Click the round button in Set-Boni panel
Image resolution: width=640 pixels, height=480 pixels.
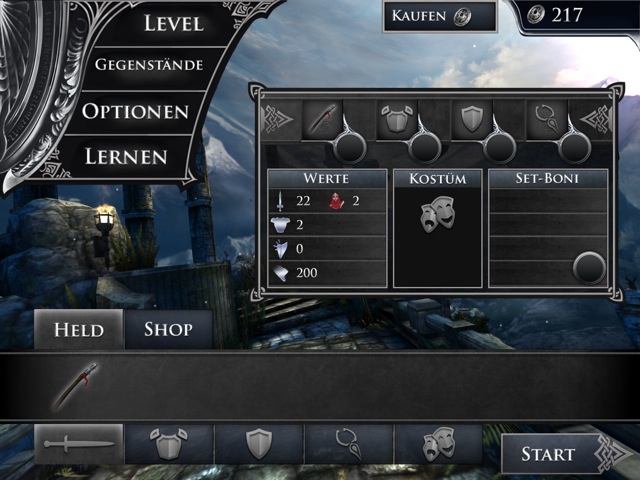(589, 268)
